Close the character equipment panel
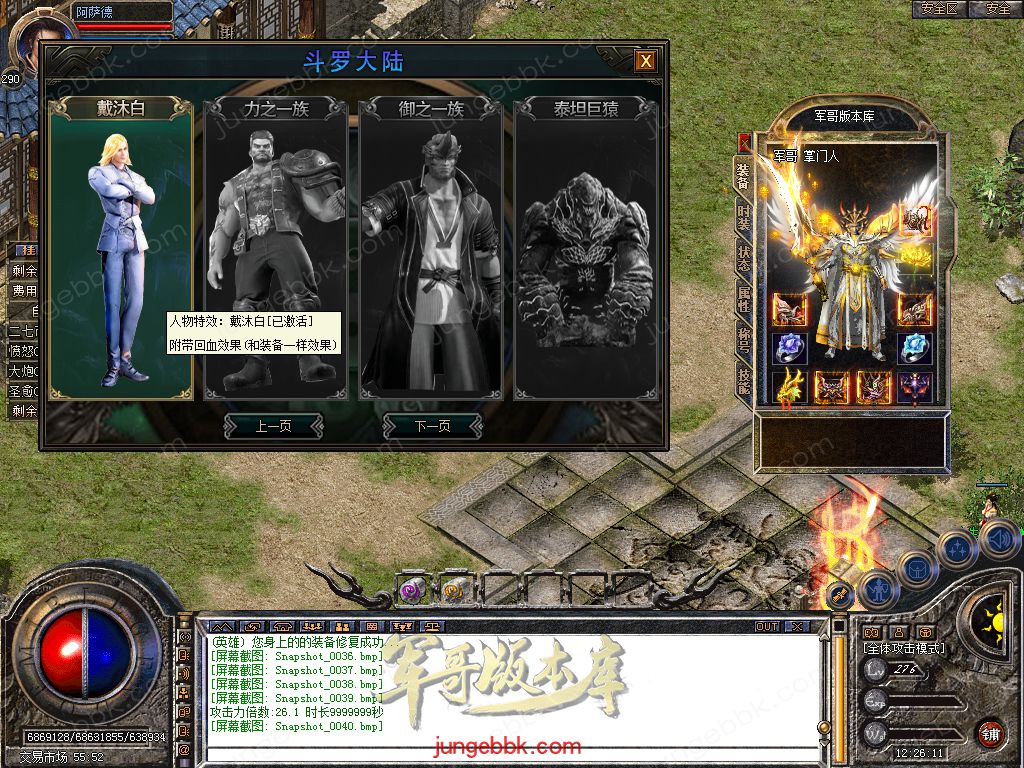The image size is (1024, 768). coord(744,141)
